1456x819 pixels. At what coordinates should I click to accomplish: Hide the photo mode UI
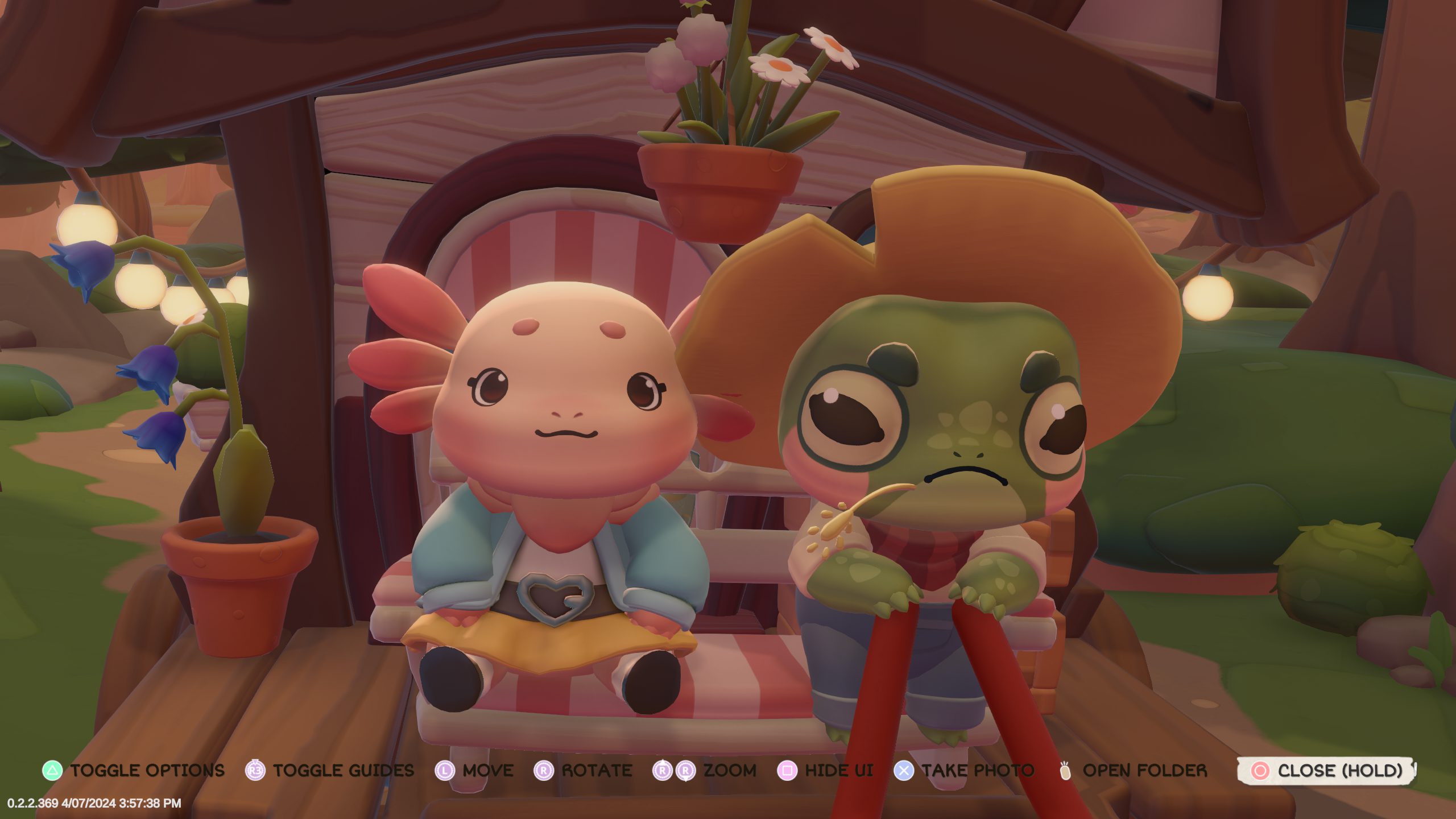(x=825, y=771)
